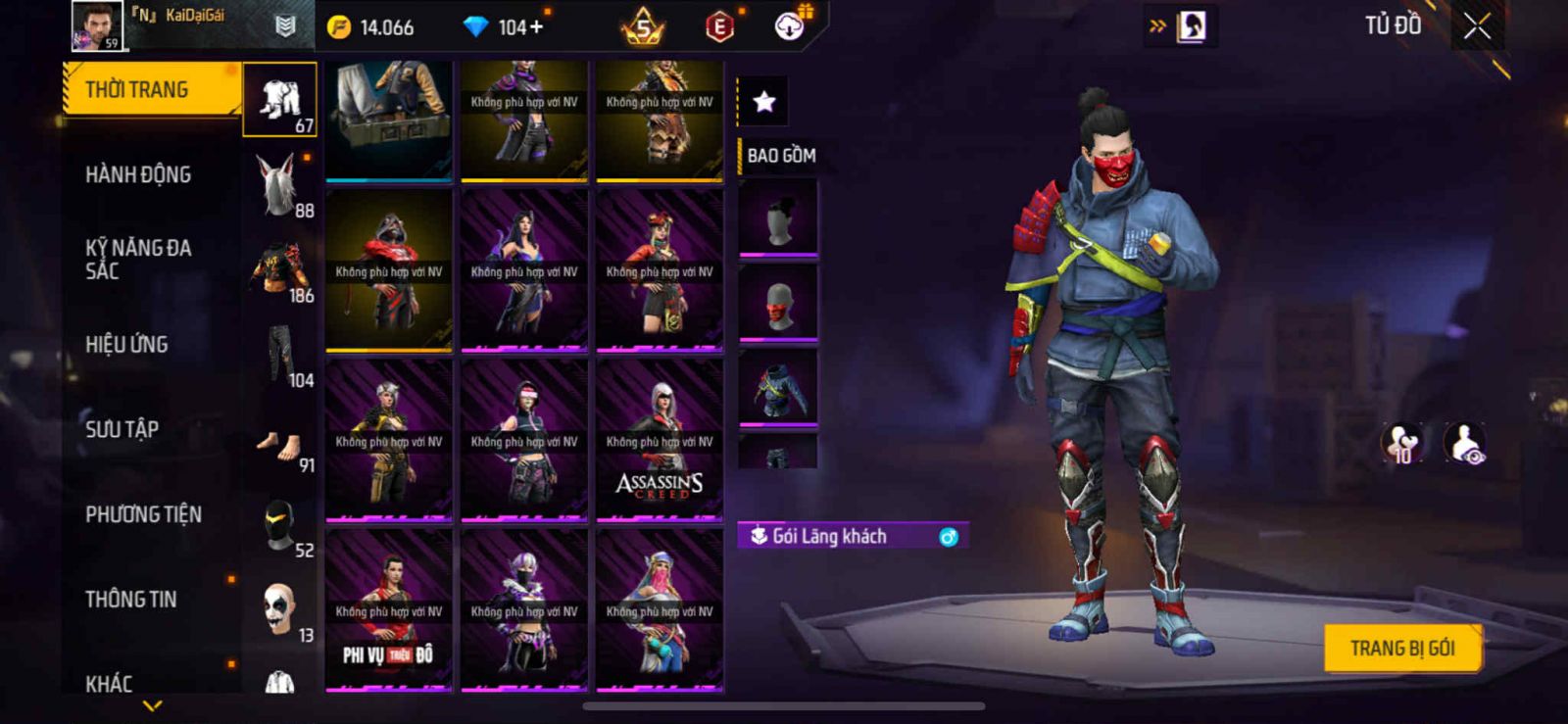This screenshot has width=1568, height=724.
Task: Open the player profile avatar
Action: [x=97, y=25]
